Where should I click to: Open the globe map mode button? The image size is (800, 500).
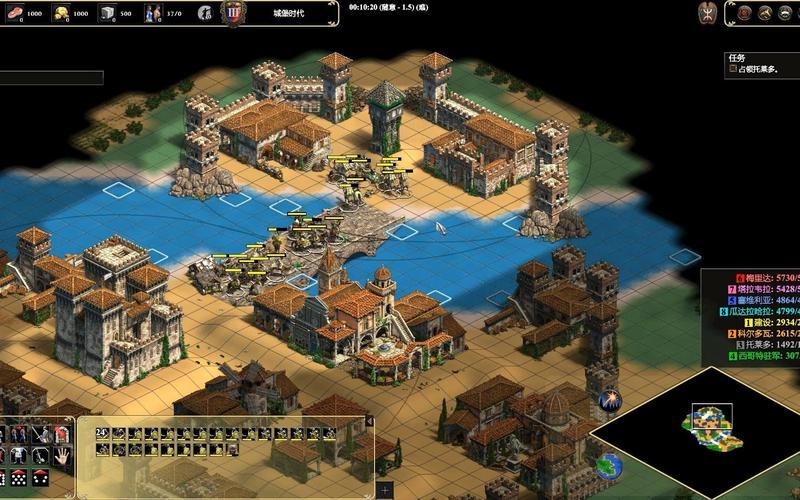(x=609, y=466)
